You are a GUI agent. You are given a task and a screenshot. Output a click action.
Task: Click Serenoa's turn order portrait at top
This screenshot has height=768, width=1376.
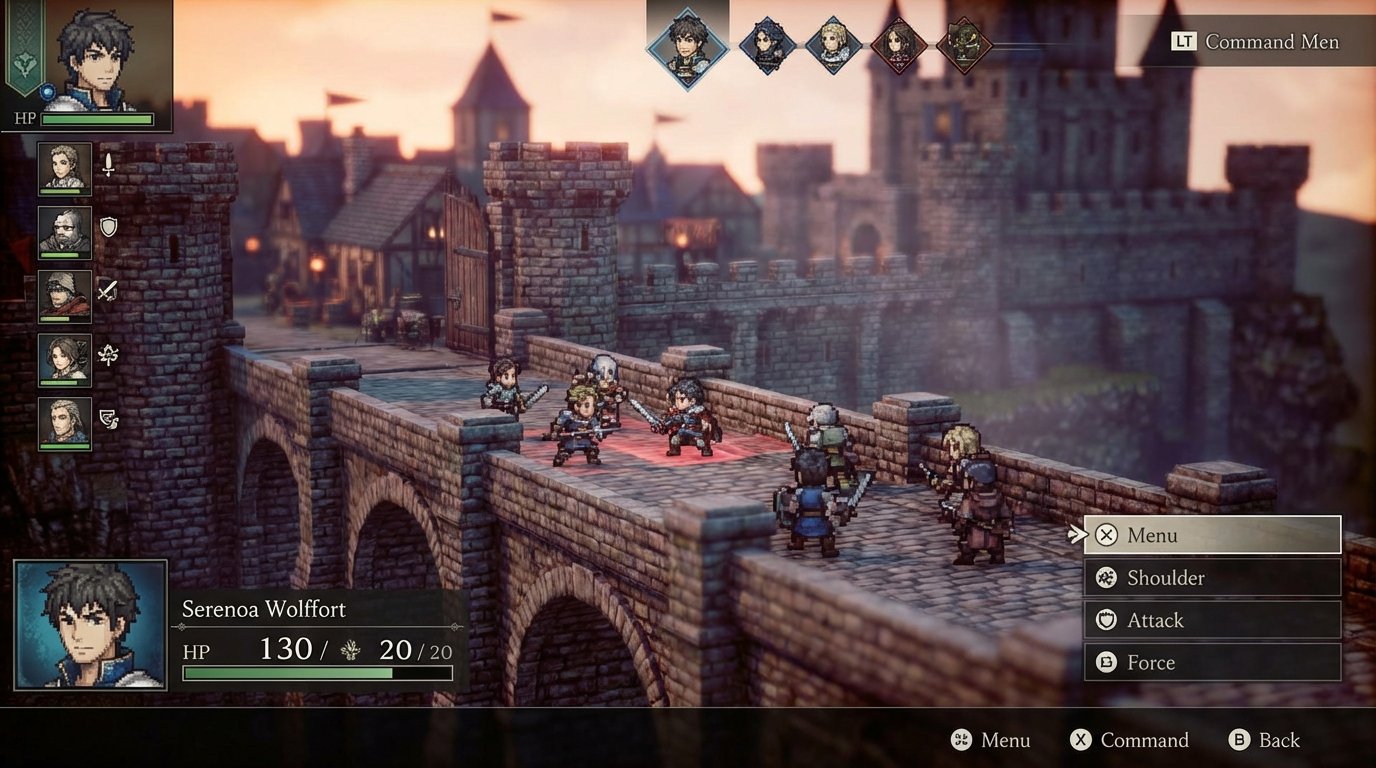(x=691, y=45)
